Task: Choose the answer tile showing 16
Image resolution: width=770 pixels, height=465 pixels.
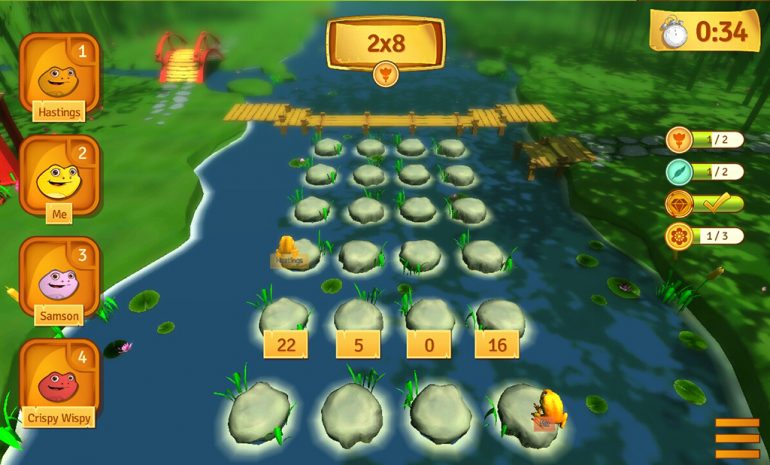Action: pos(496,344)
